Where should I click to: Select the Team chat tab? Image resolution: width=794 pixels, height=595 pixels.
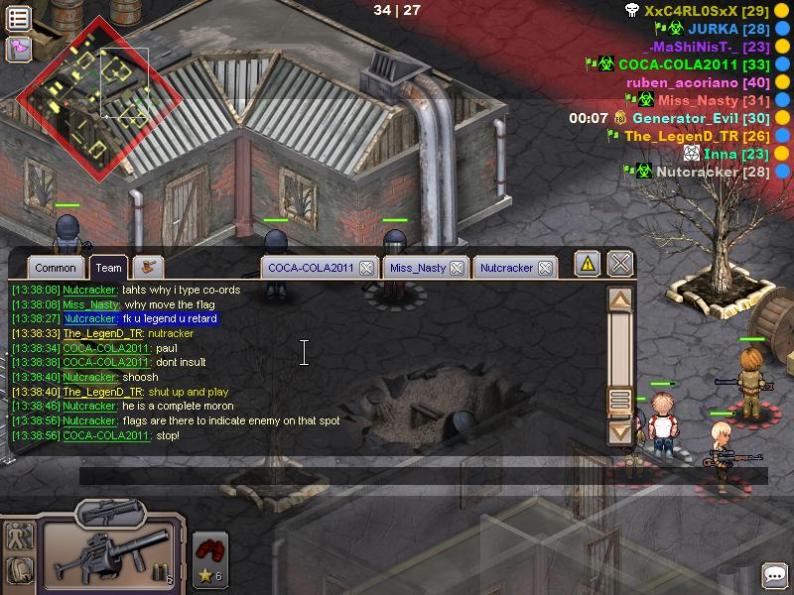[109, 268]
